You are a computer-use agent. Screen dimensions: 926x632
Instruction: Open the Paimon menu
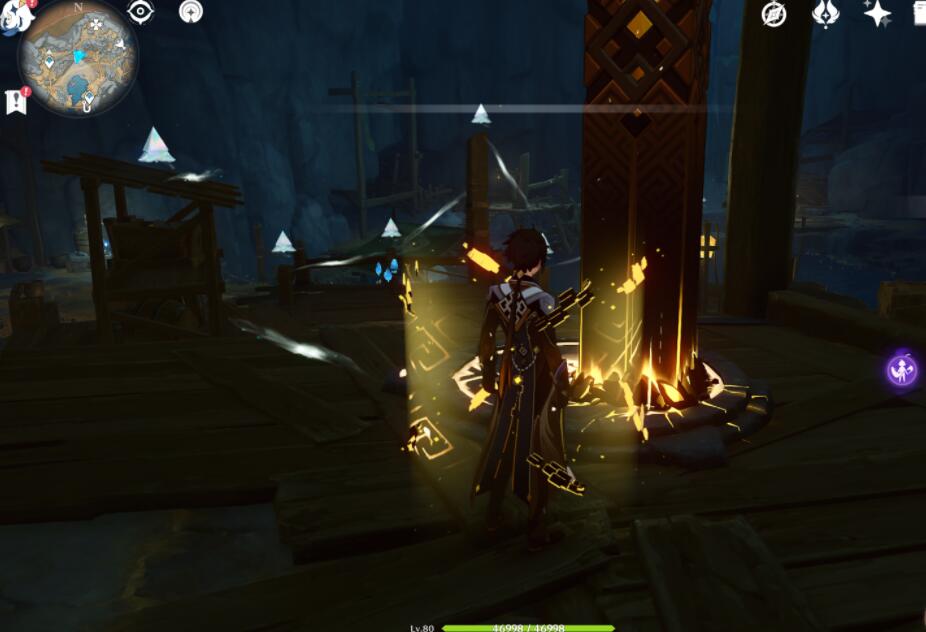pos(14,14)
